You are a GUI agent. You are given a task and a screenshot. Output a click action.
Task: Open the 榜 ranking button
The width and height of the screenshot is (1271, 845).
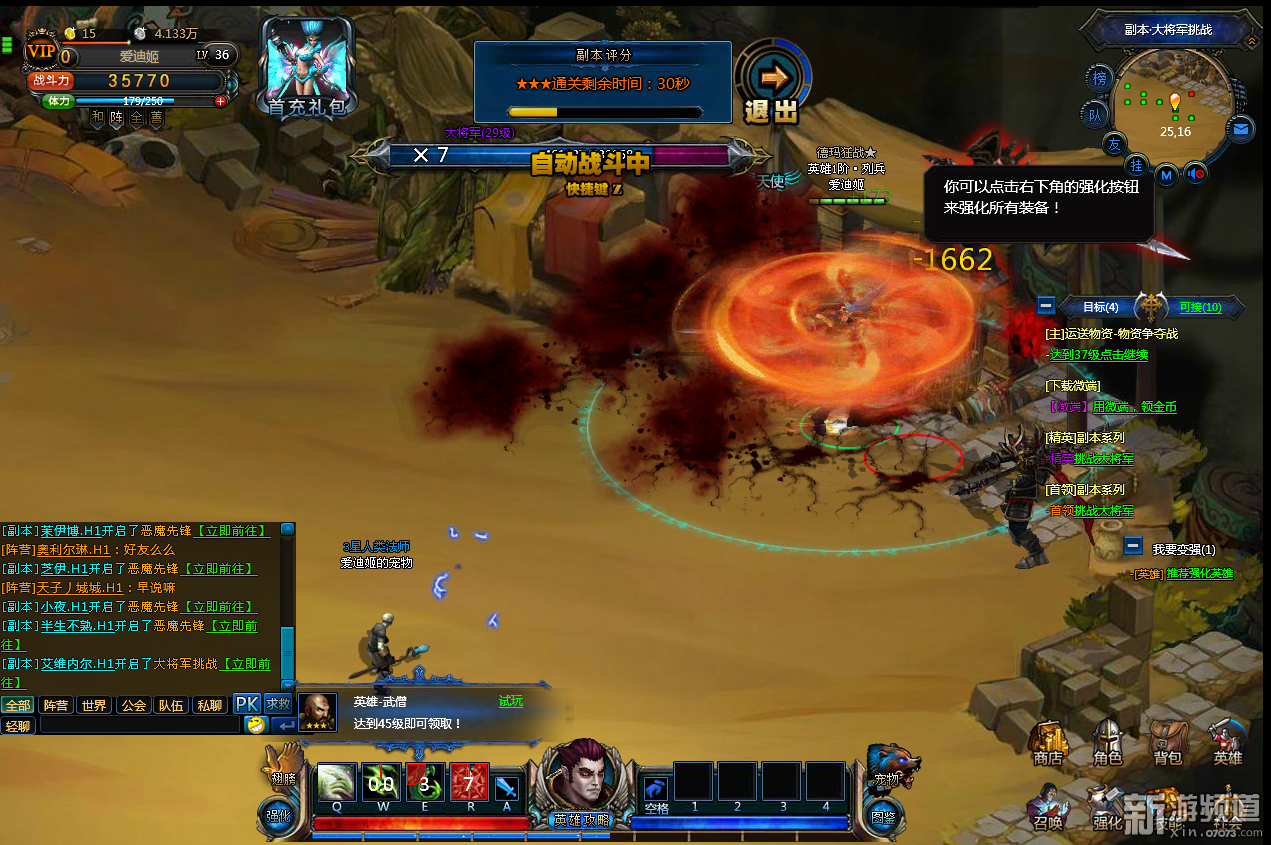(1101, 79)
